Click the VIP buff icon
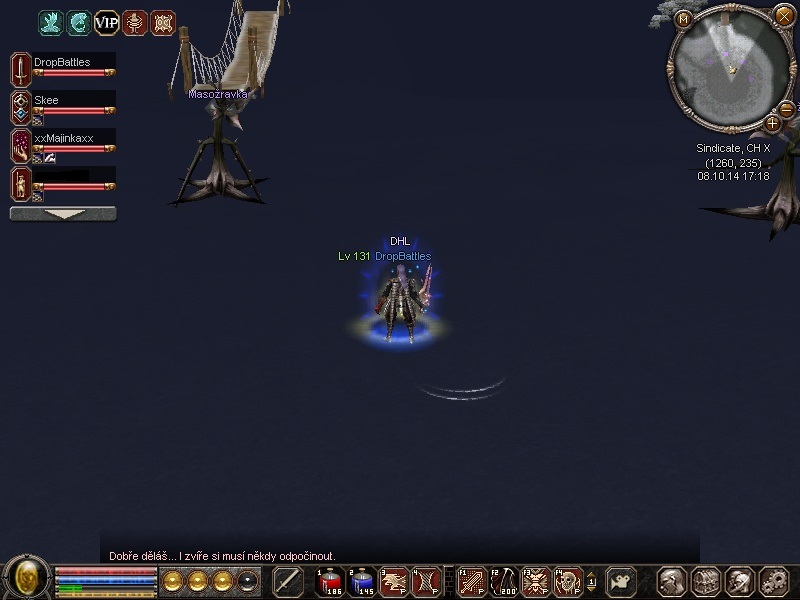This screenshot has width=800, height=600. click(107, 22)
